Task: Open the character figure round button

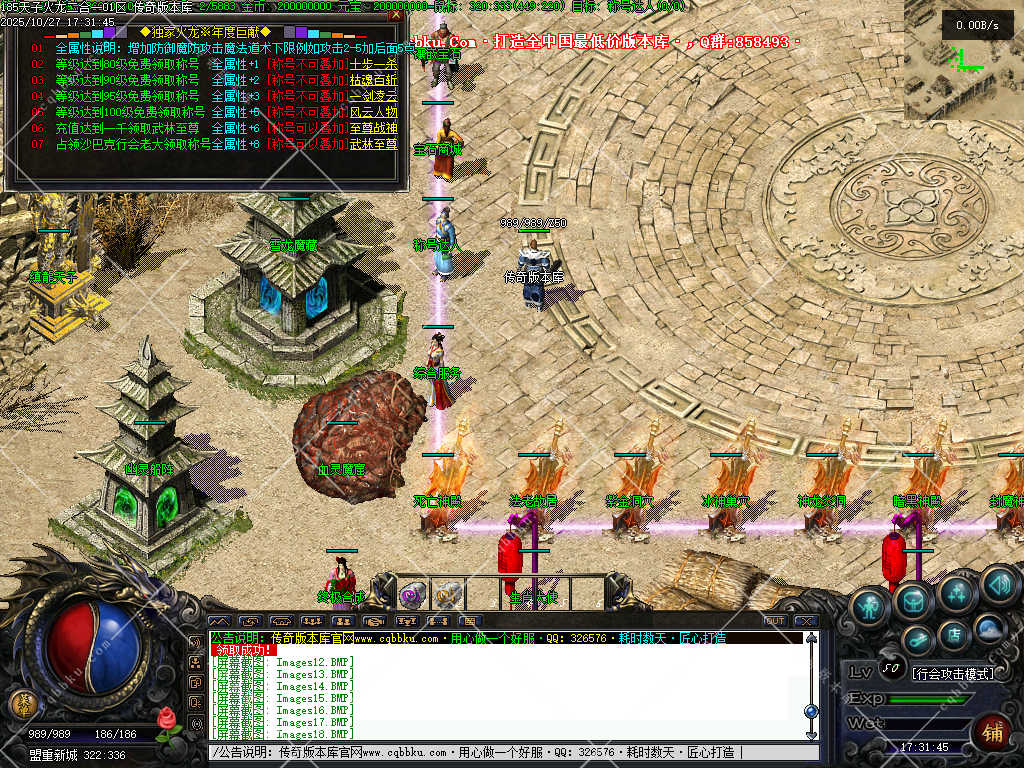Action: click(871, 607)
